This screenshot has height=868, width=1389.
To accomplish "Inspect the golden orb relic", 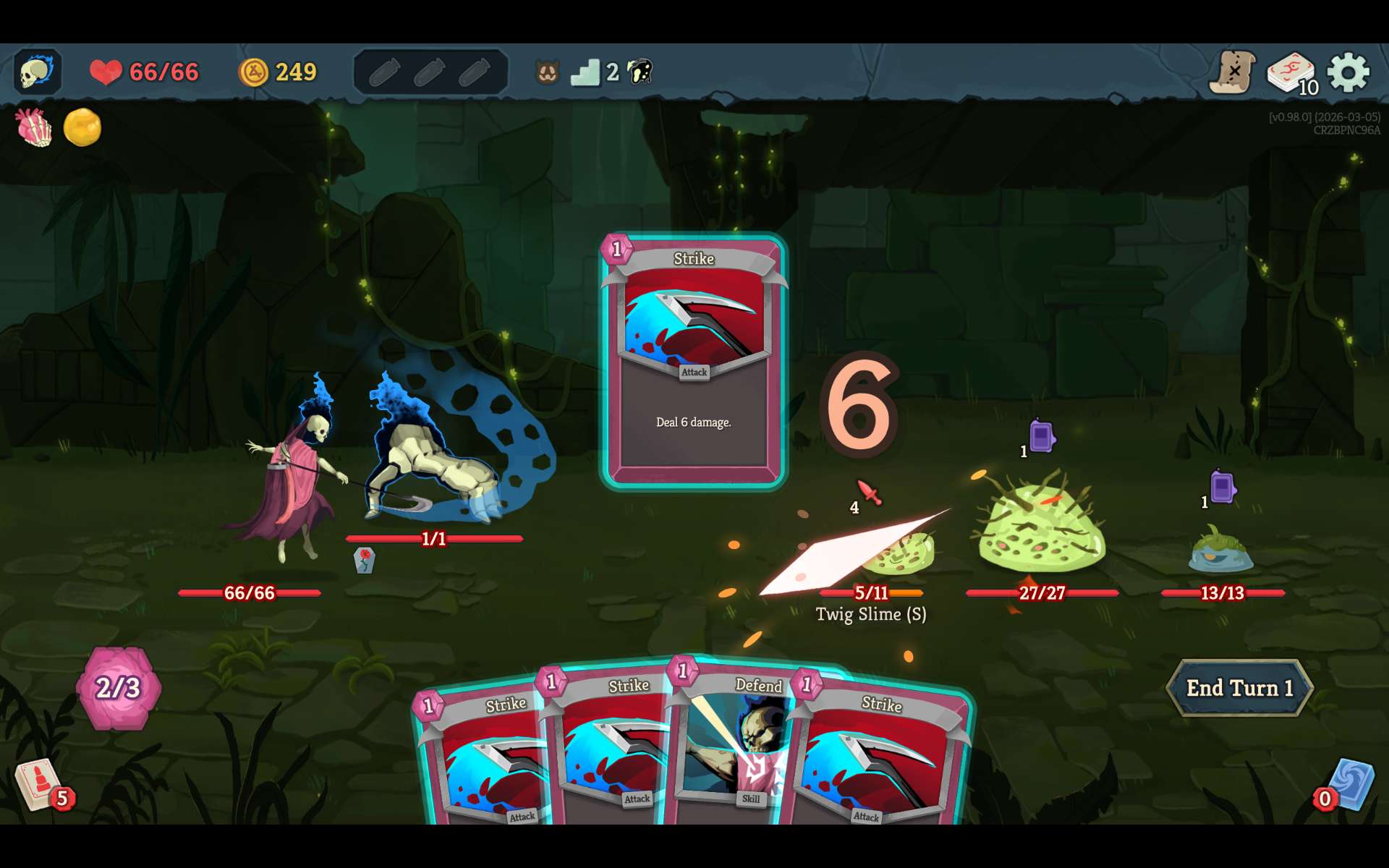I will click(82, 128).
